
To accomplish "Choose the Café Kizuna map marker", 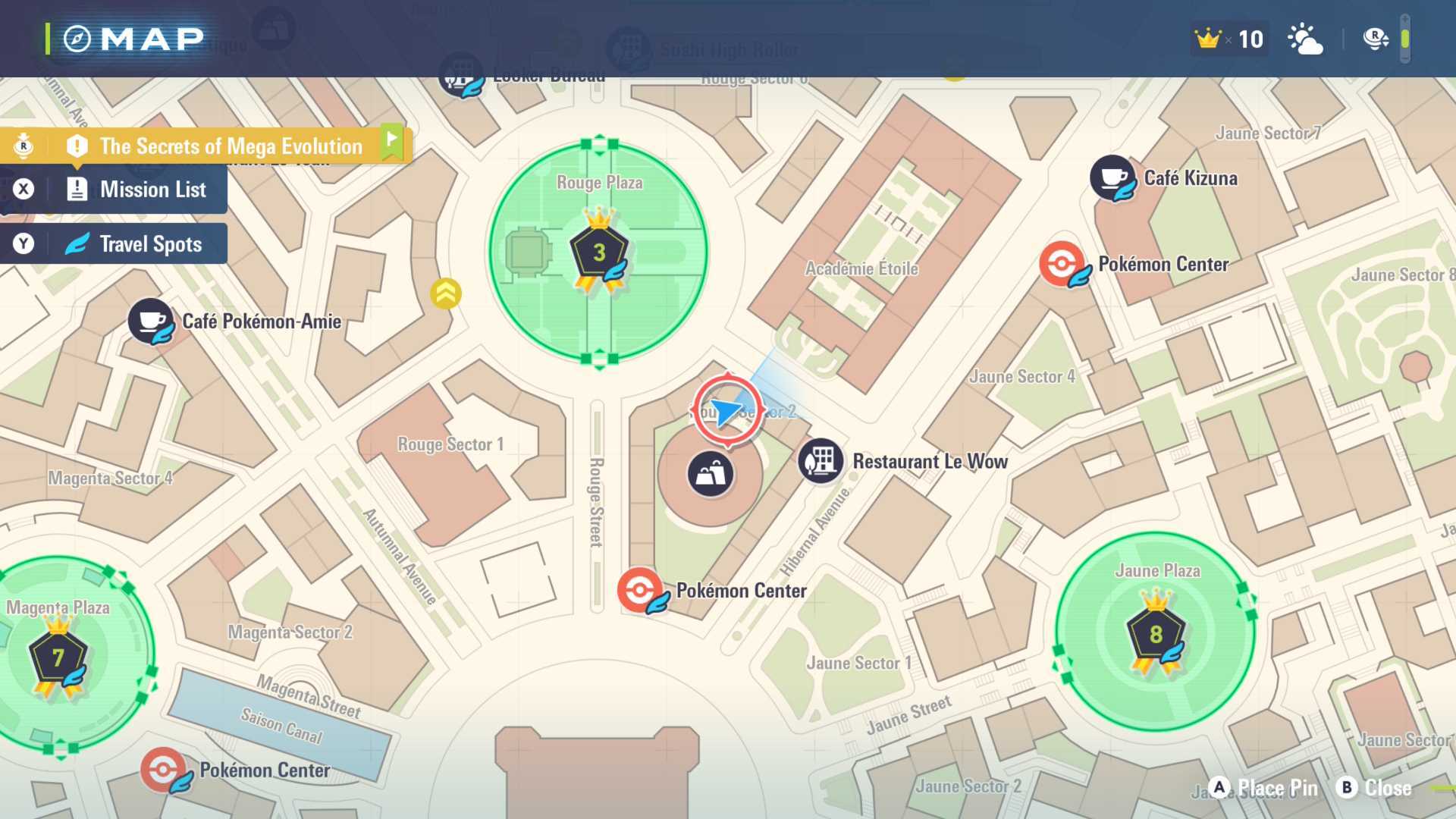I will [1112, 178].
